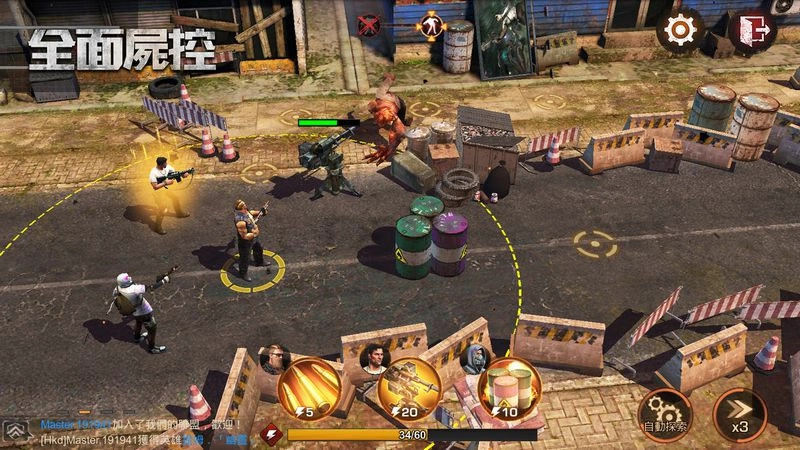Open the gear settings menu
This screenshot has width=800, height=450.
tap(679, 30)
